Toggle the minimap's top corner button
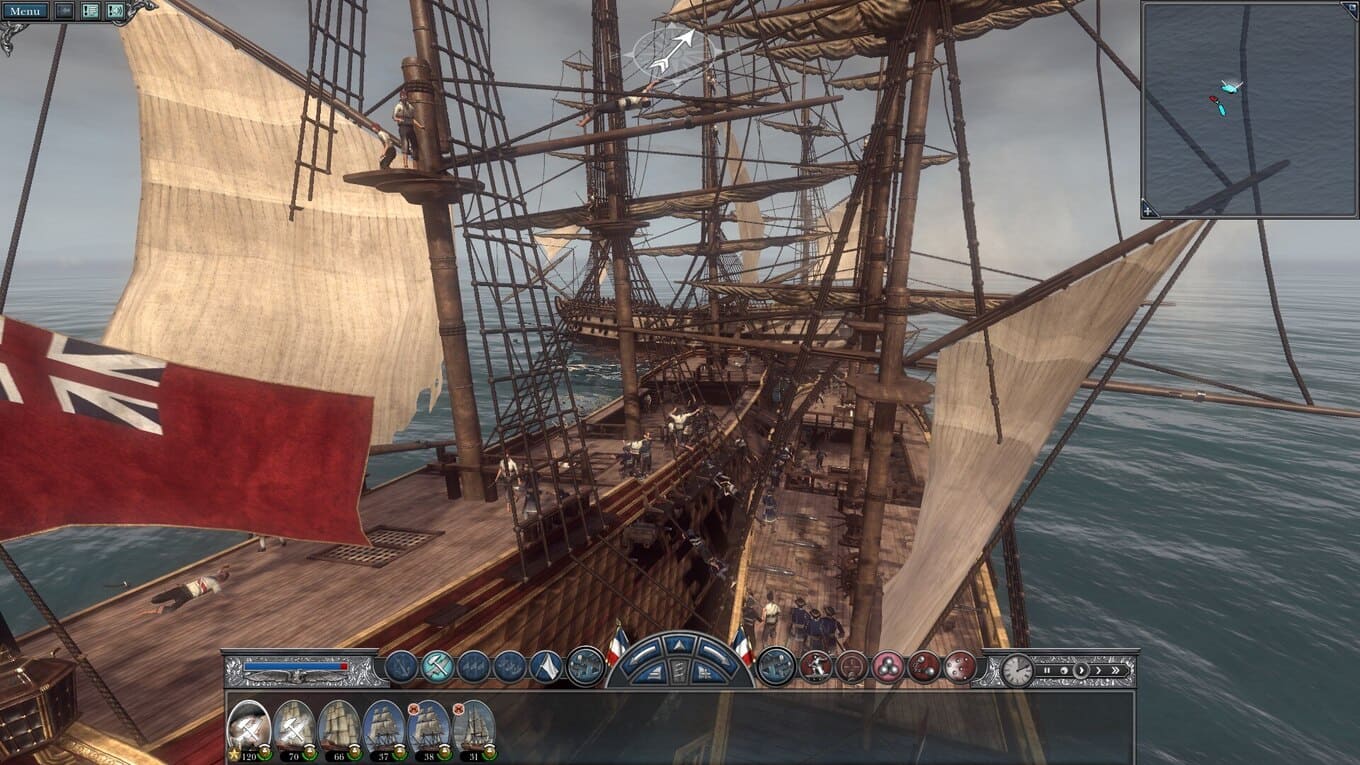This screenshot has width=1360, height=765. pyautogui.click(x=1349, y=10)
